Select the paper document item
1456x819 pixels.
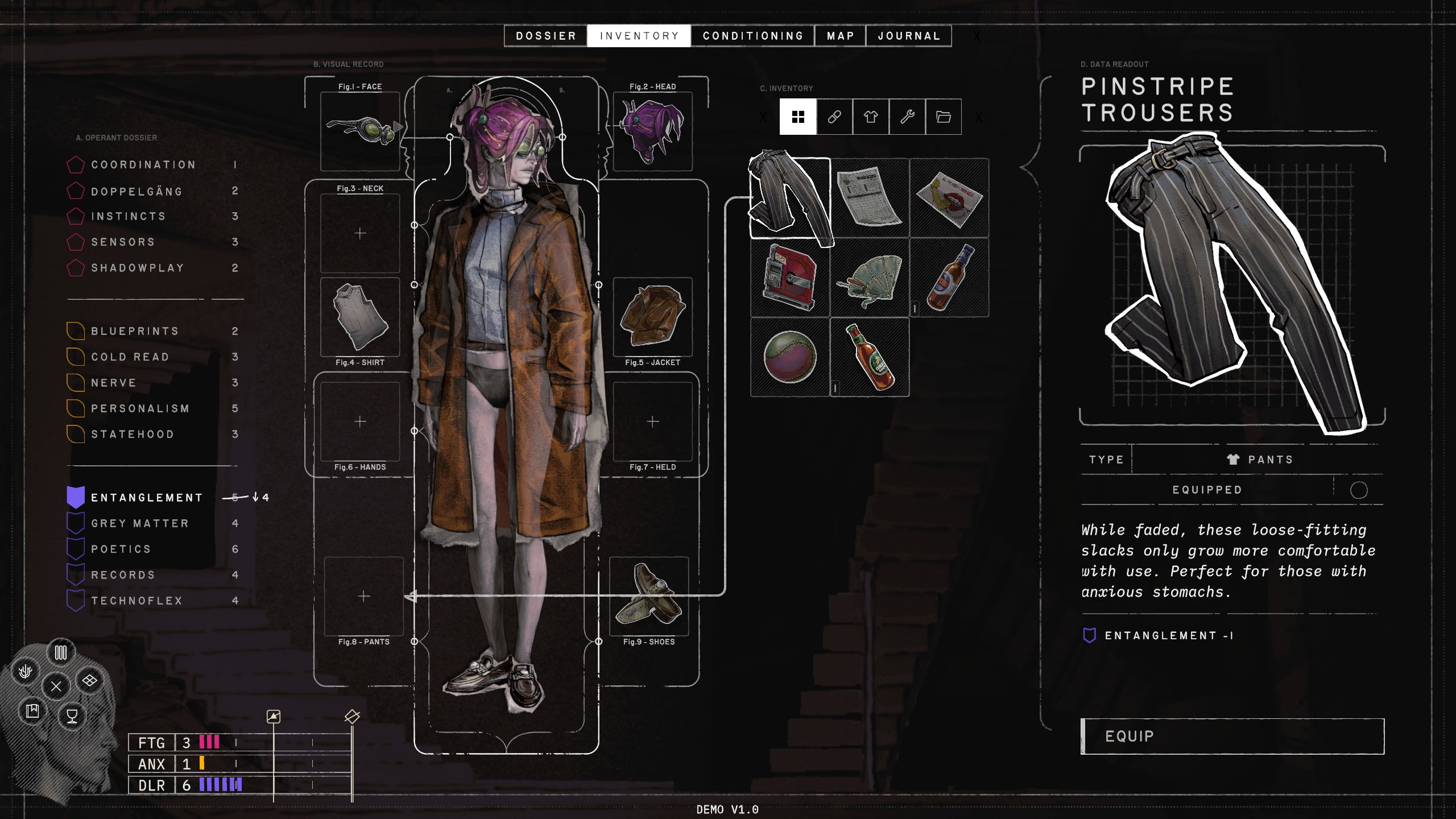click(870, 198)
